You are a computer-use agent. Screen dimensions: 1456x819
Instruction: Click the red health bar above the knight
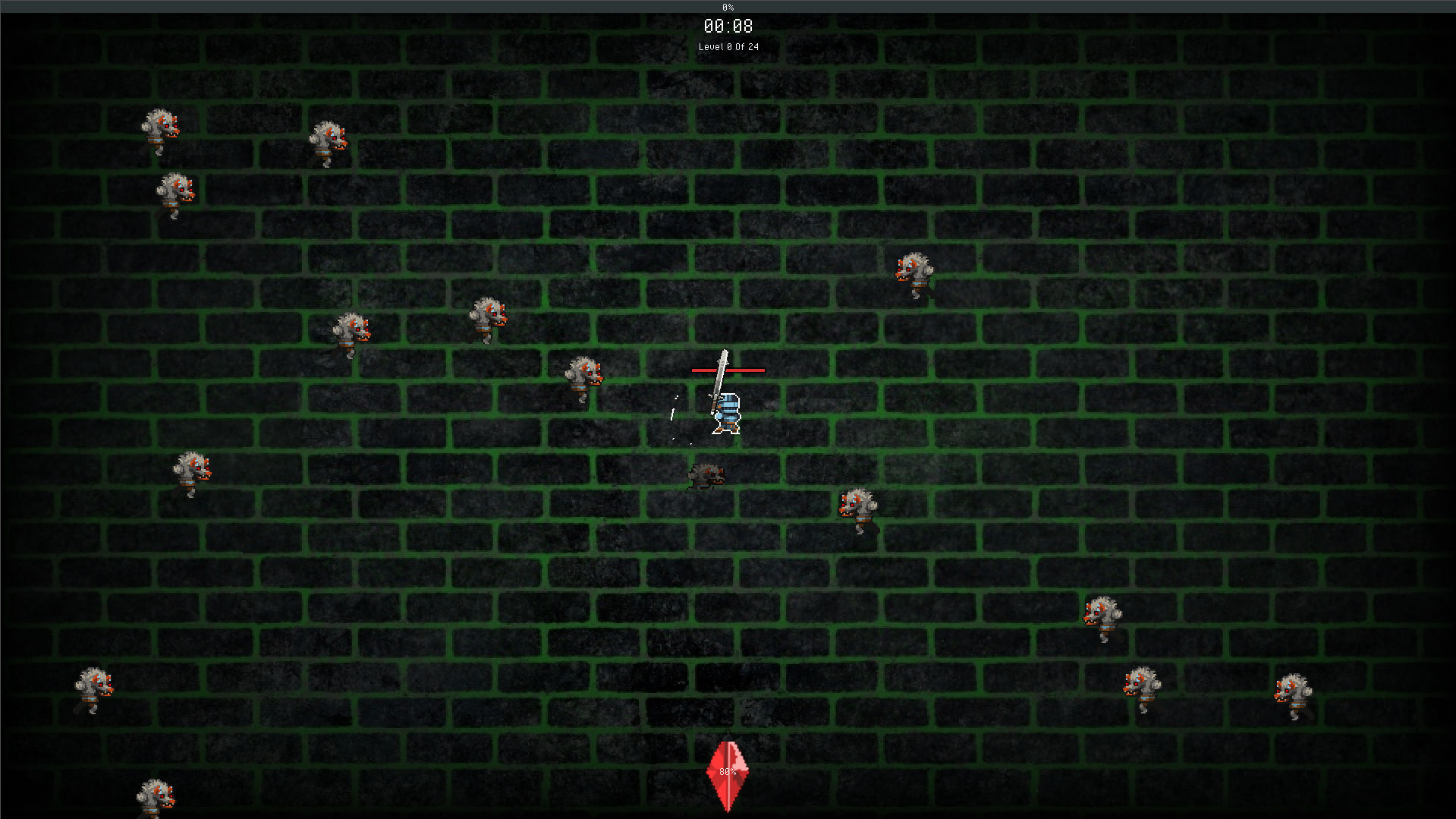[x=727, y=370]
